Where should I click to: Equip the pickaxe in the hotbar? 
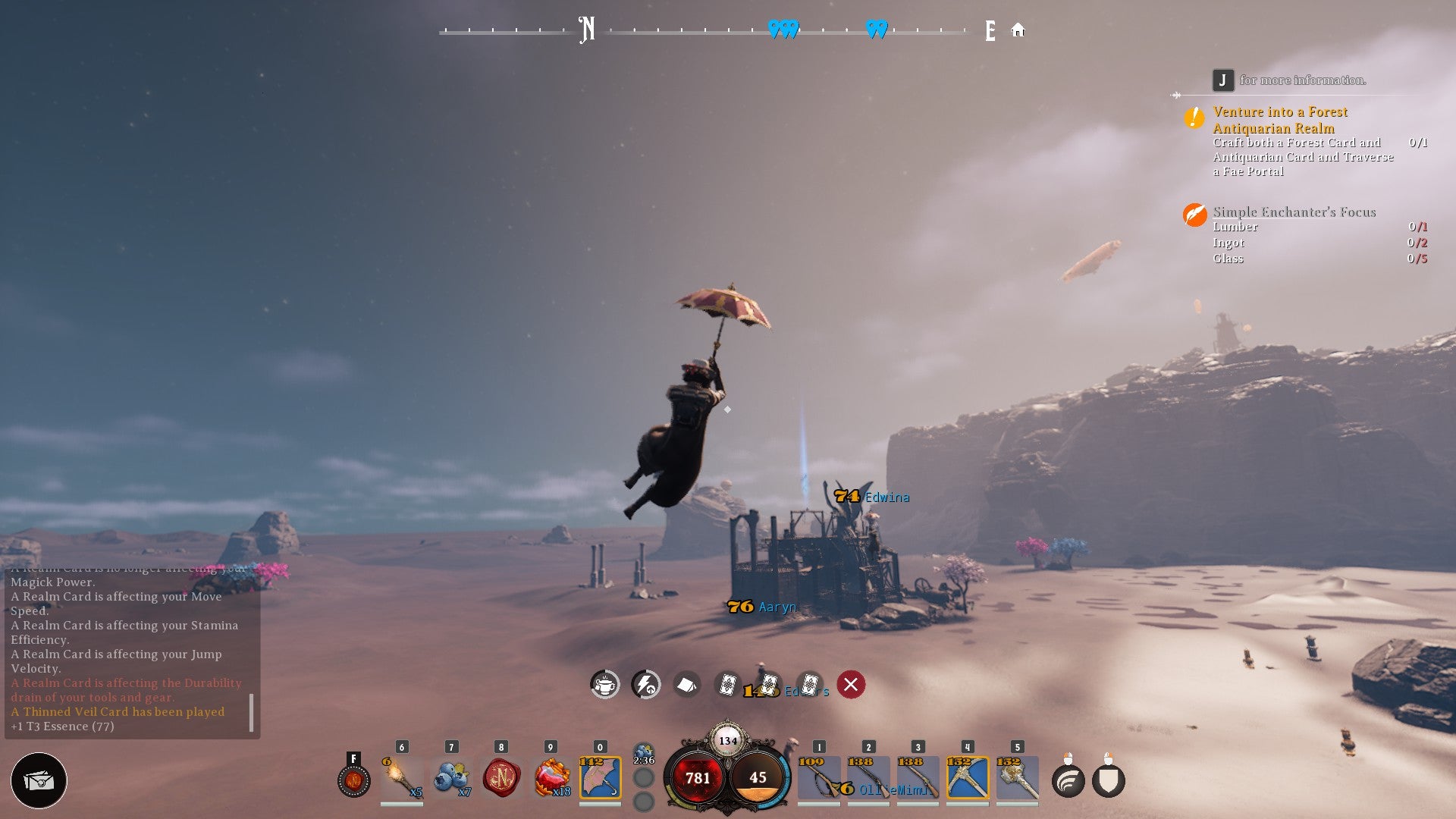tap(968, 778)
